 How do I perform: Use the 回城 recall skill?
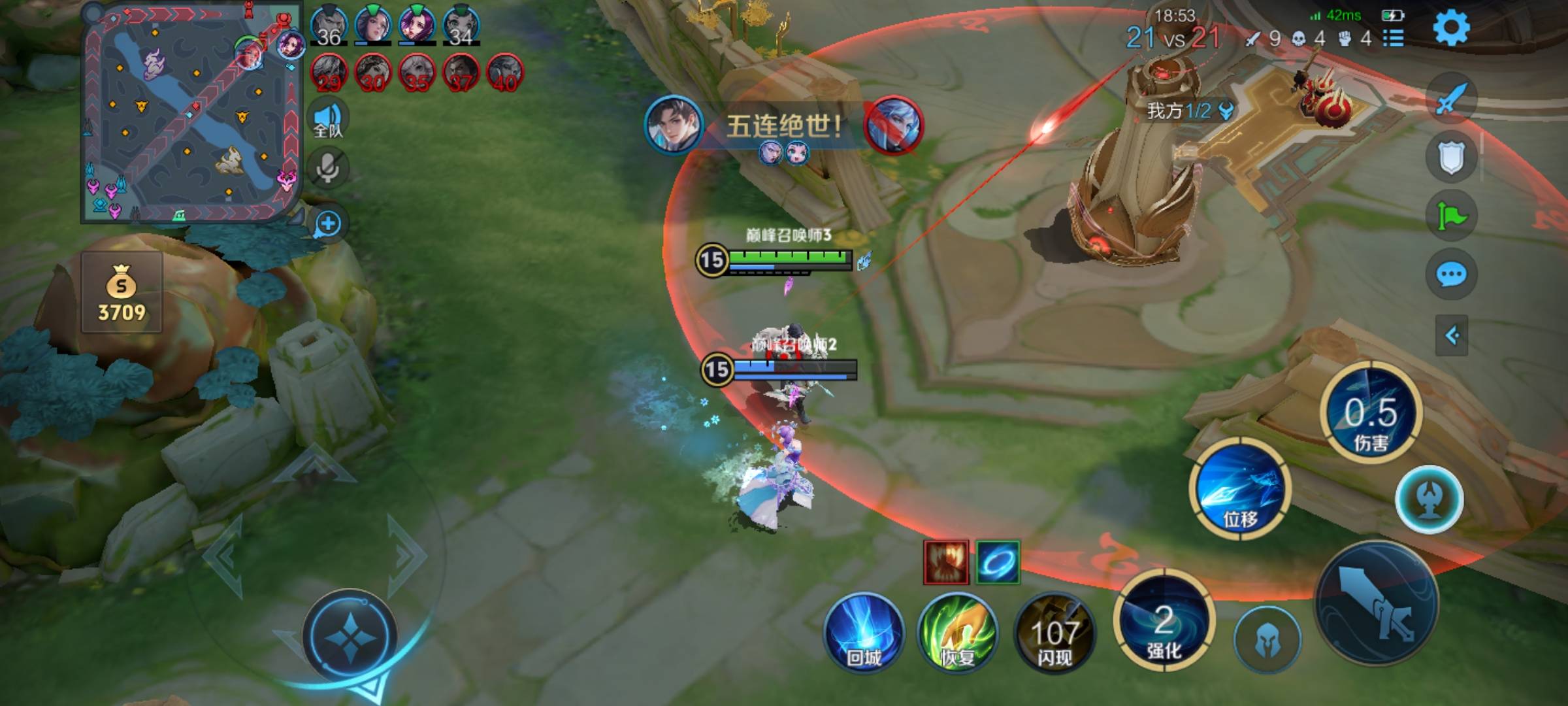coord(864,632)
